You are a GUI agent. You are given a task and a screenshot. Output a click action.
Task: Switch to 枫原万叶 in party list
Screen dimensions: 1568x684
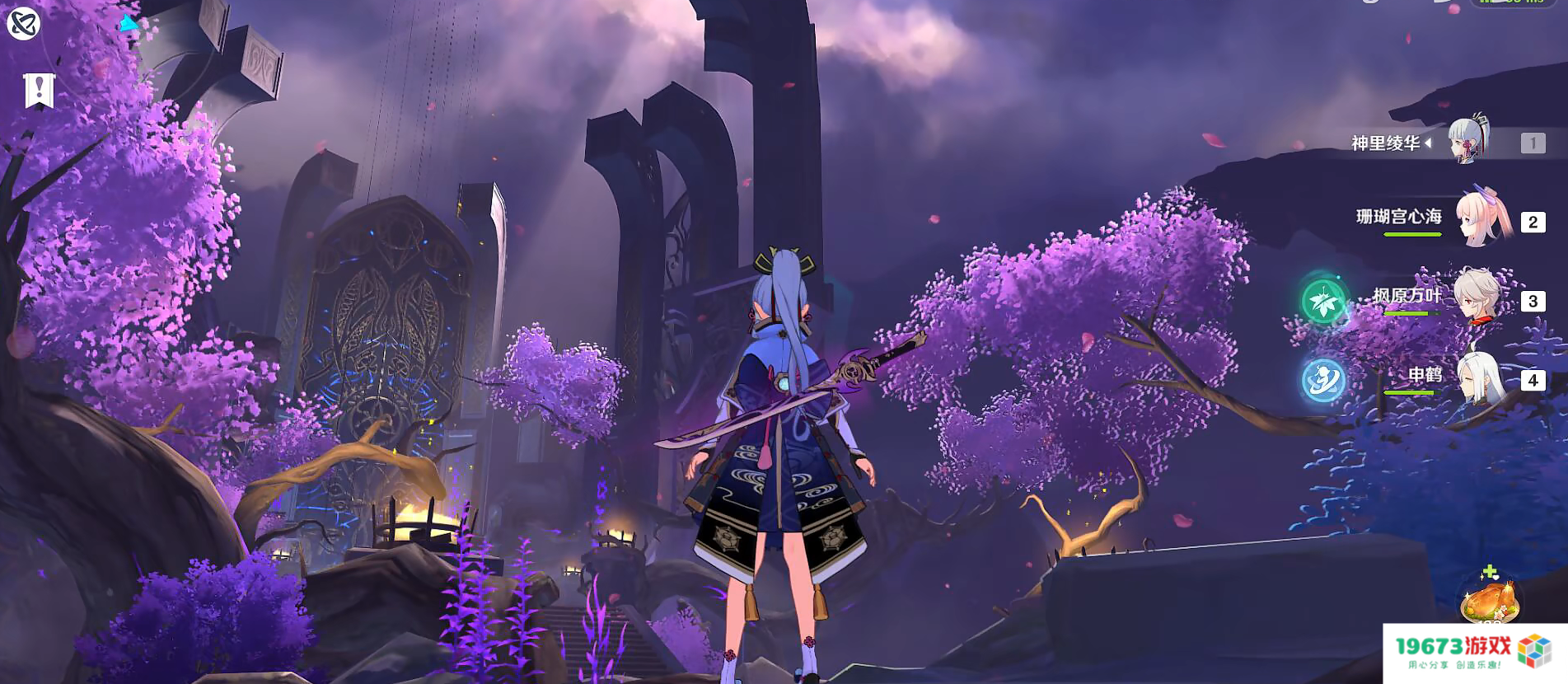tap(1478, 298)
